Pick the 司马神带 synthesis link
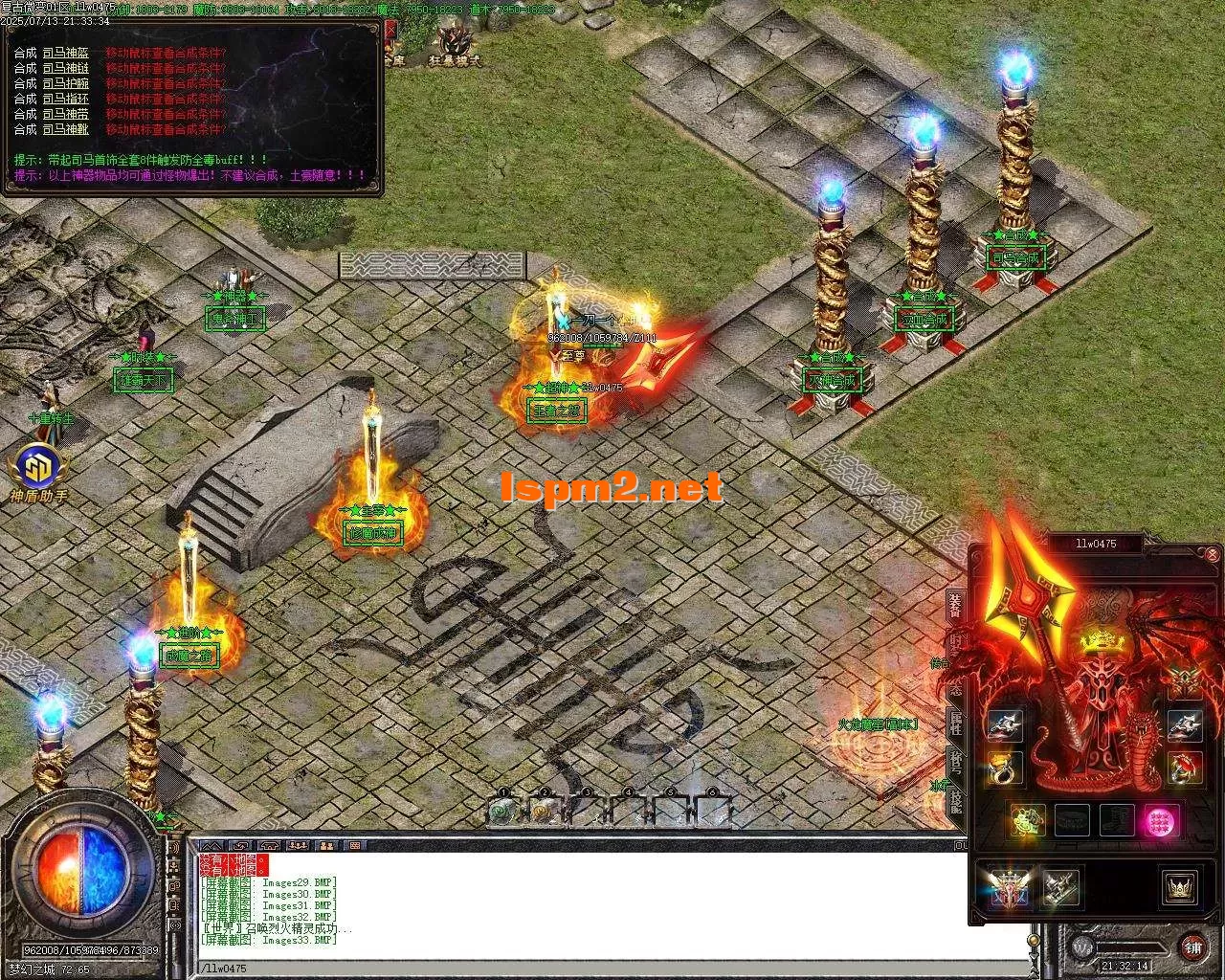 click(65, 114)
